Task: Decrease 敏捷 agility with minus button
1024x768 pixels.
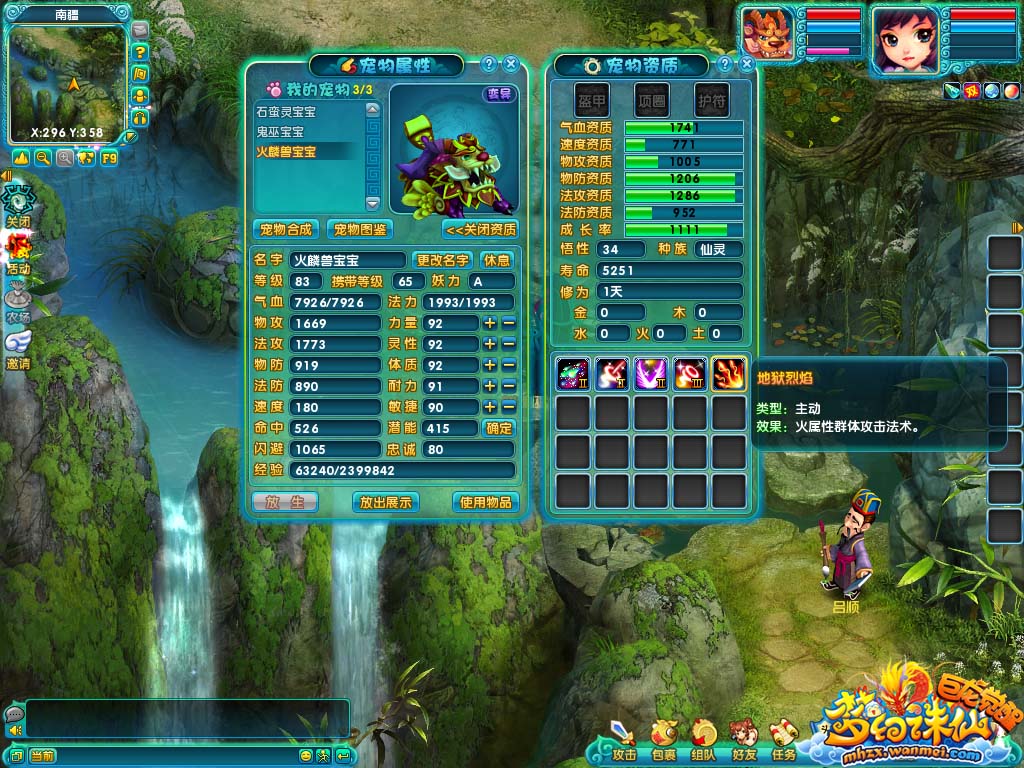Action: pos(508,407)
